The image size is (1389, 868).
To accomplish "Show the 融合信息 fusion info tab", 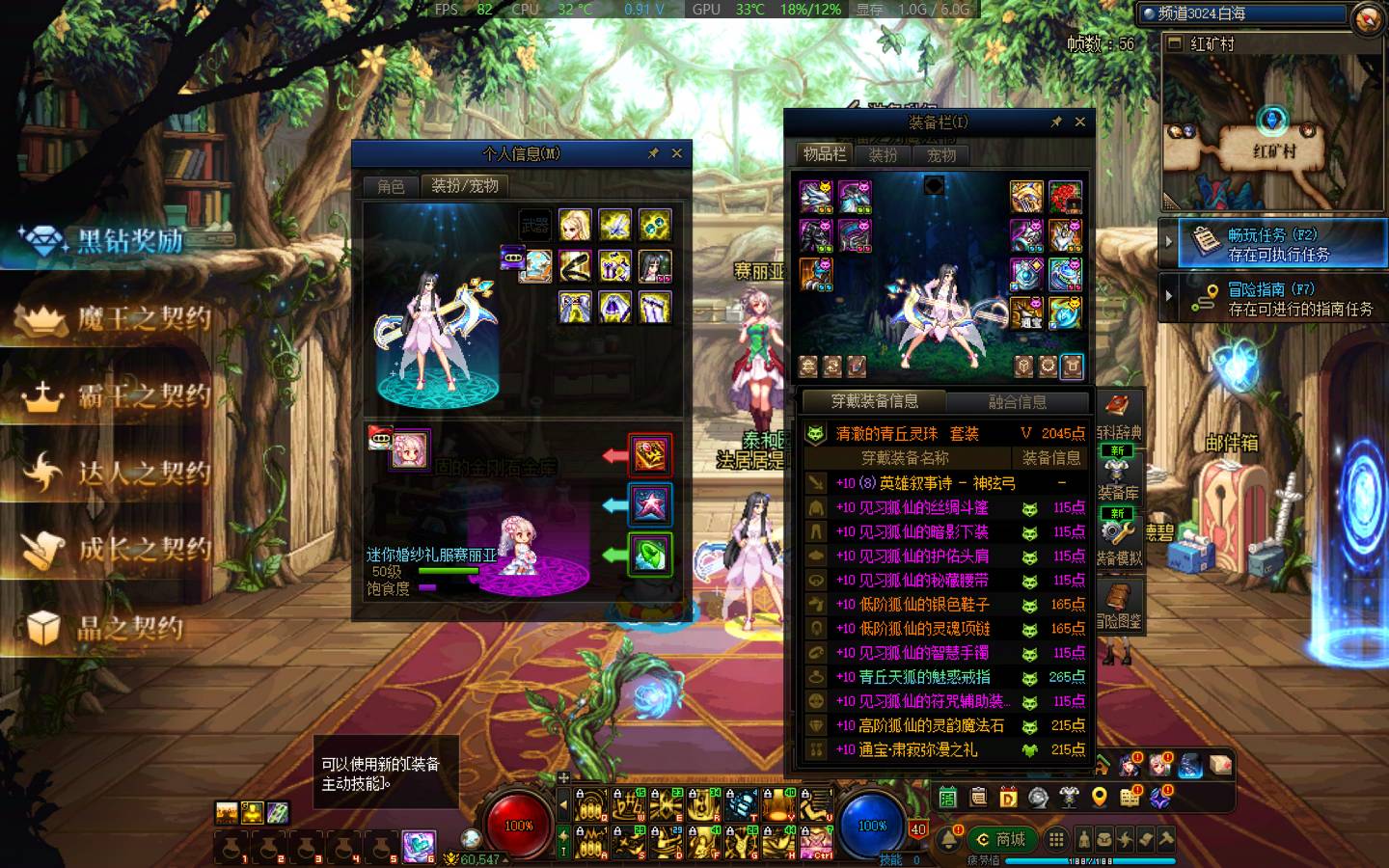I will 1017,402.
